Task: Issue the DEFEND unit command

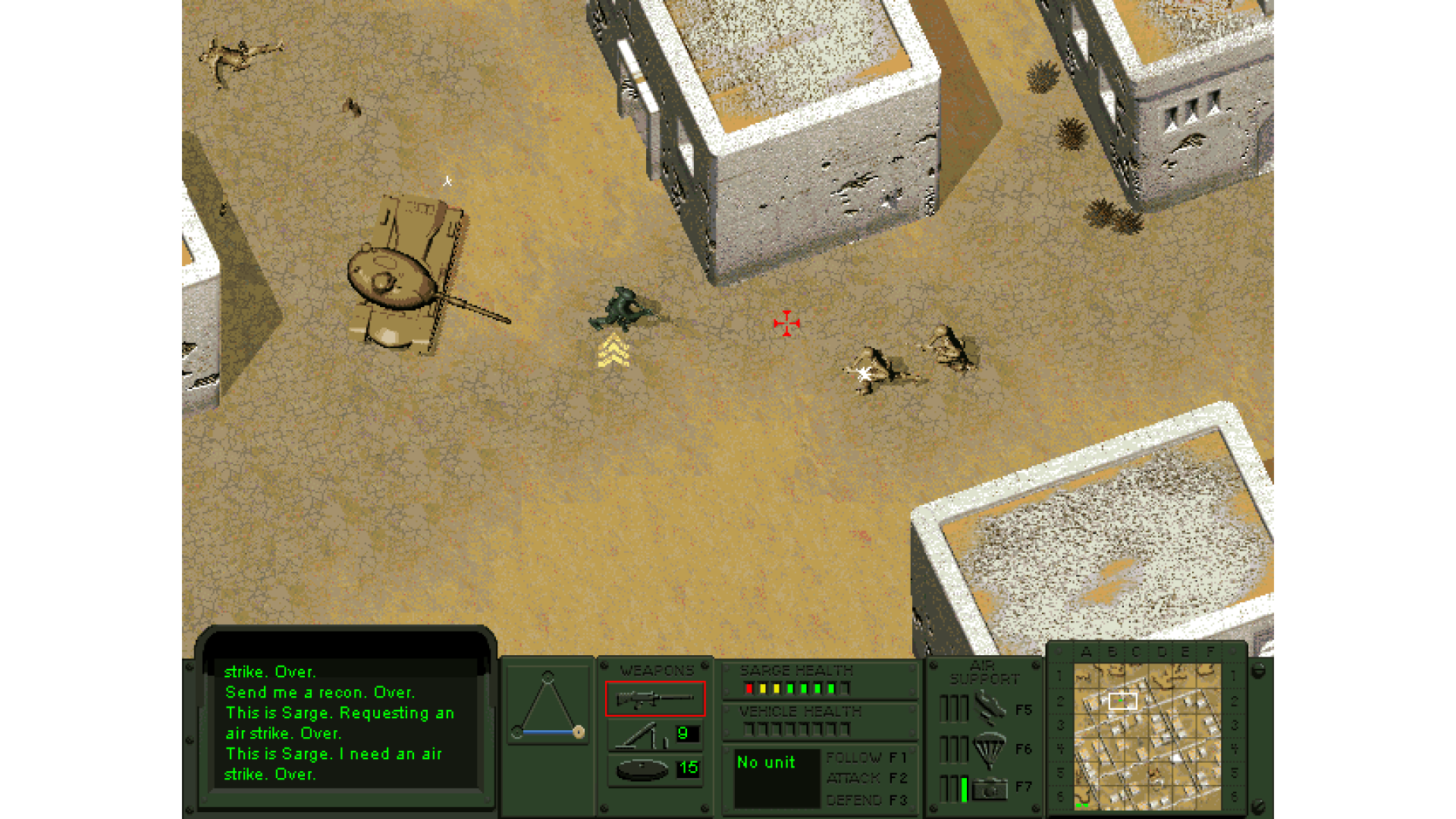Action: 866,799
